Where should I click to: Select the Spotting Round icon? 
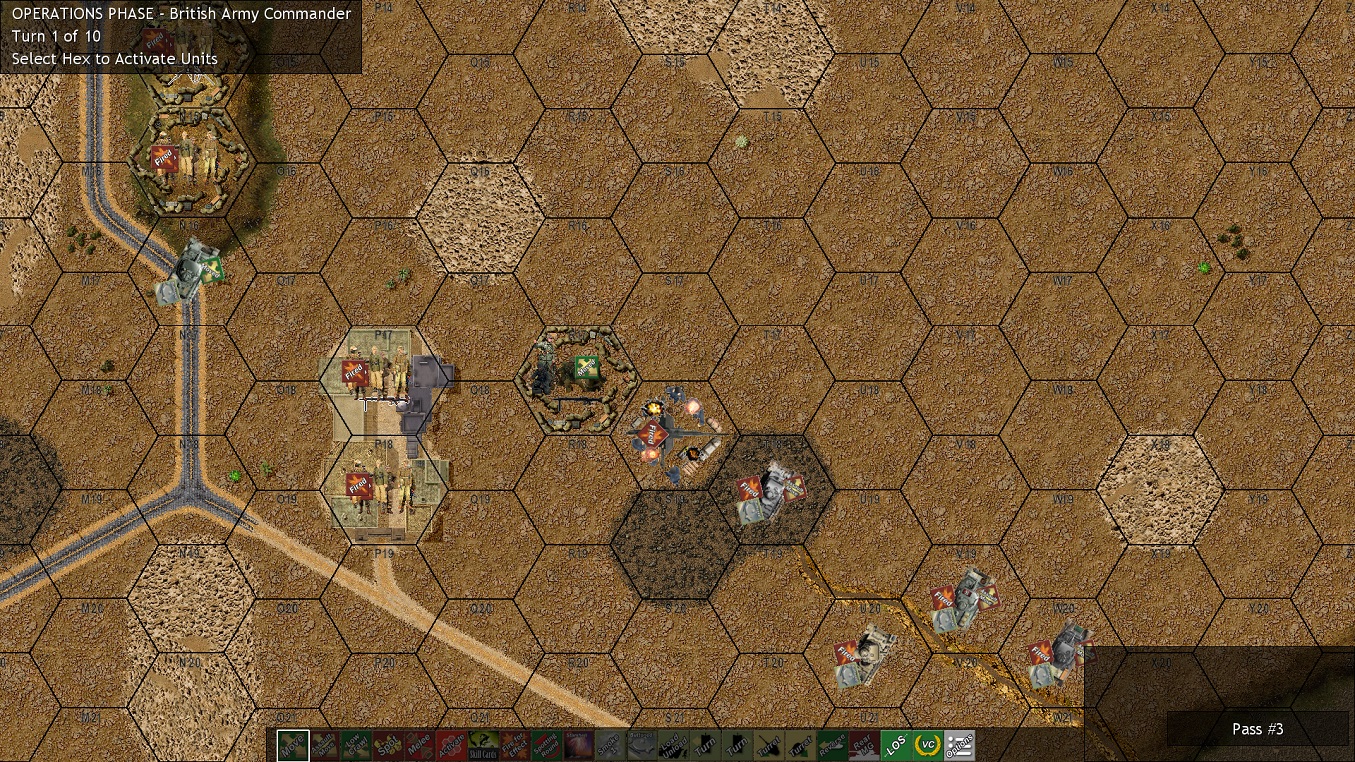[x=547, y=745]
